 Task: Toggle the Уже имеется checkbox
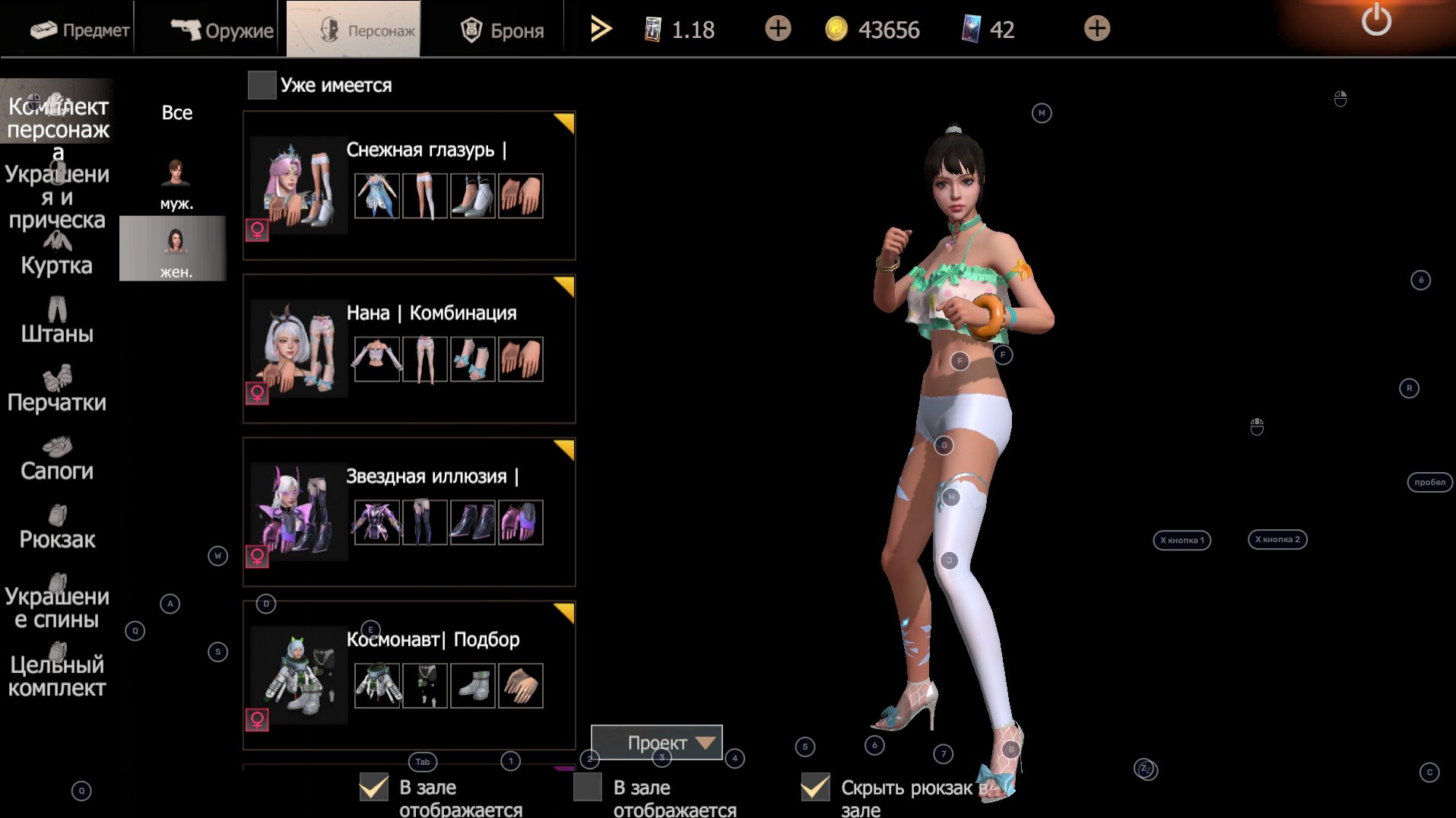click(262, 85)
